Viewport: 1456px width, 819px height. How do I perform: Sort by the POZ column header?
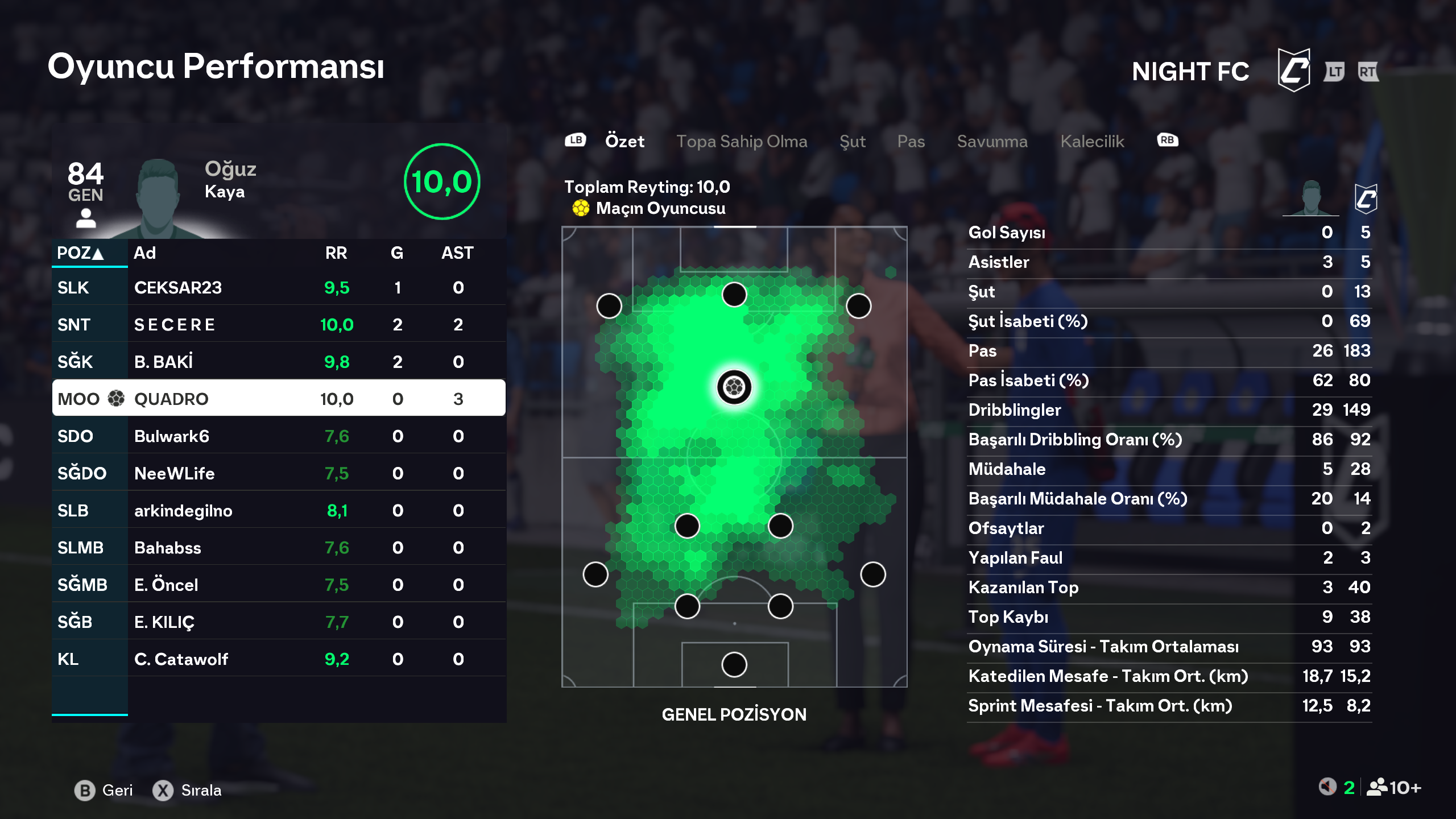(80, 253)
